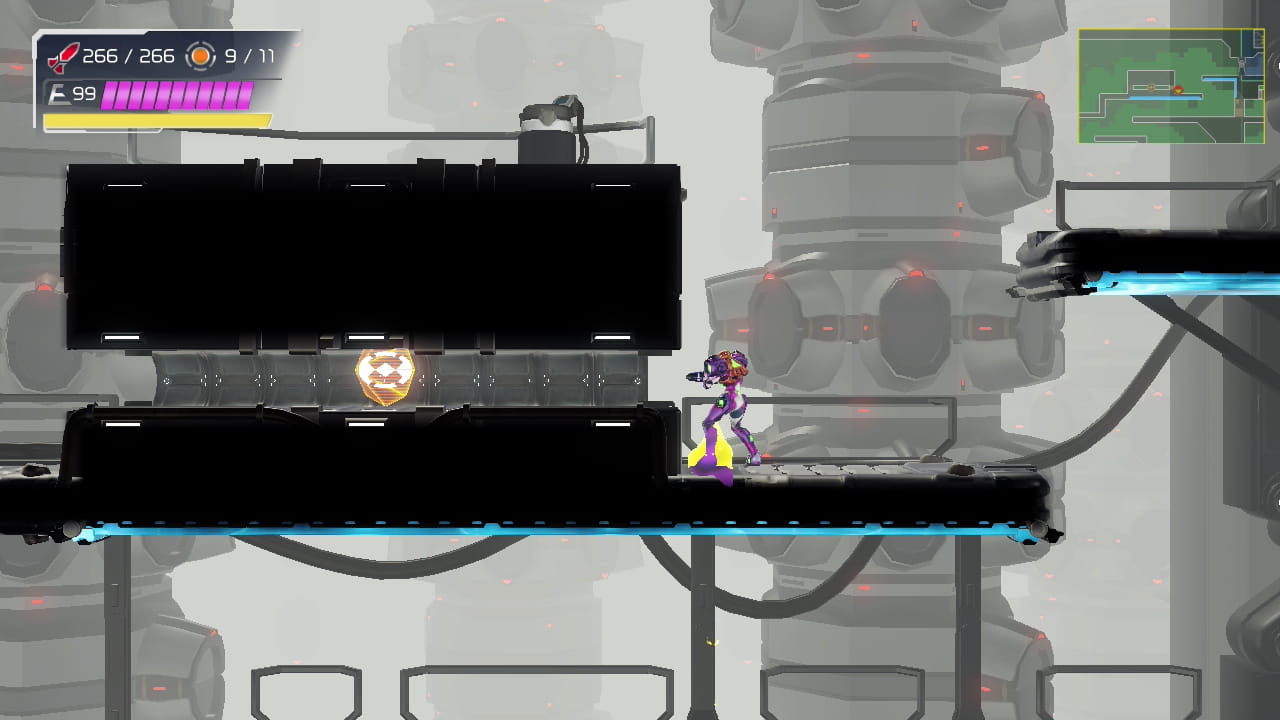Click the blue highlighted platform on the minimap
This screenshot has width=1280, height=720.
coord(1164,97)
